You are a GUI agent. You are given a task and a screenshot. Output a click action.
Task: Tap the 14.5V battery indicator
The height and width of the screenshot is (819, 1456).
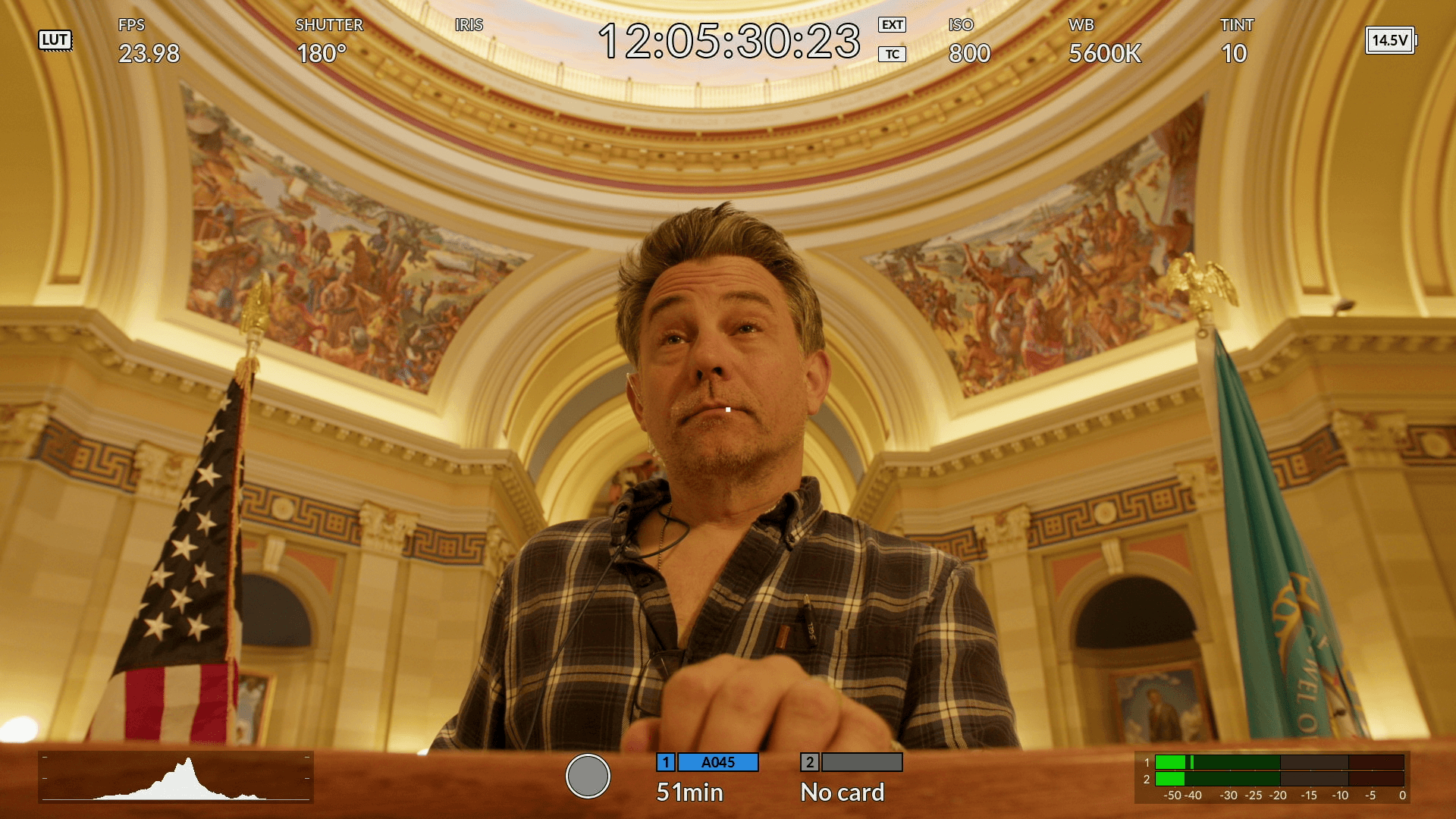1390,40
